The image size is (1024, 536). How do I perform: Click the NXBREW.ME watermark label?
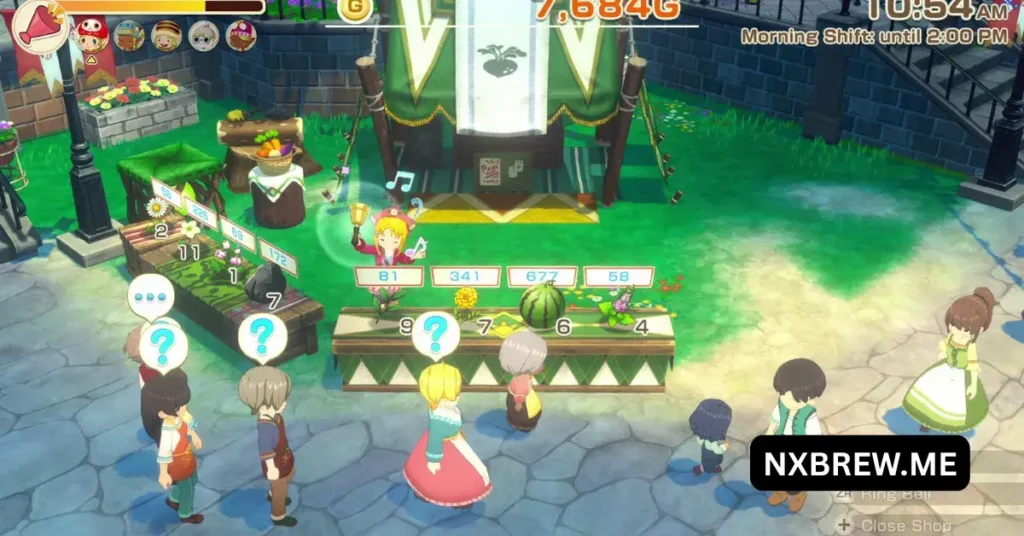[859, 463]
